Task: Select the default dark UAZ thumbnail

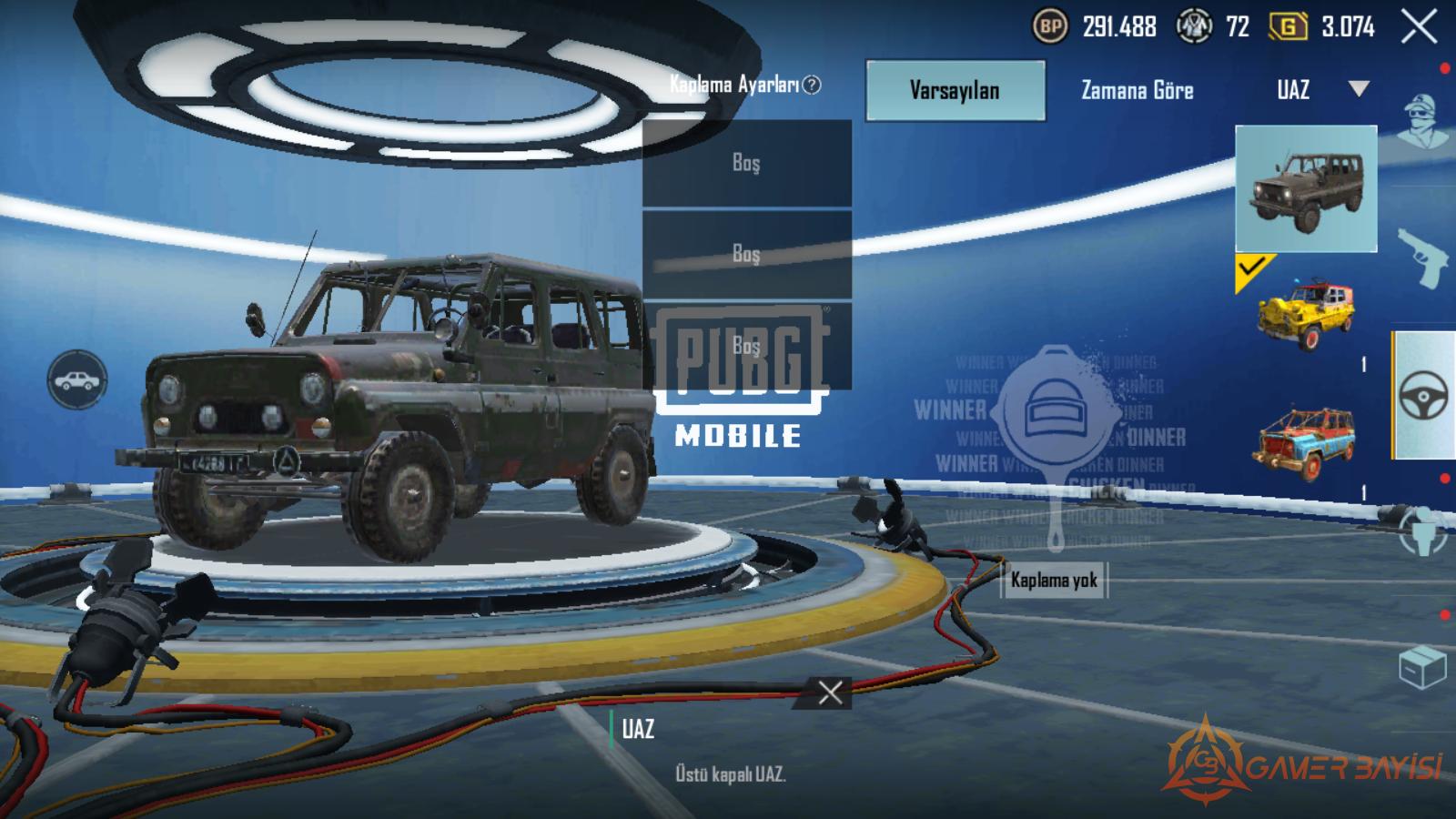Action: coord(1306,188)
